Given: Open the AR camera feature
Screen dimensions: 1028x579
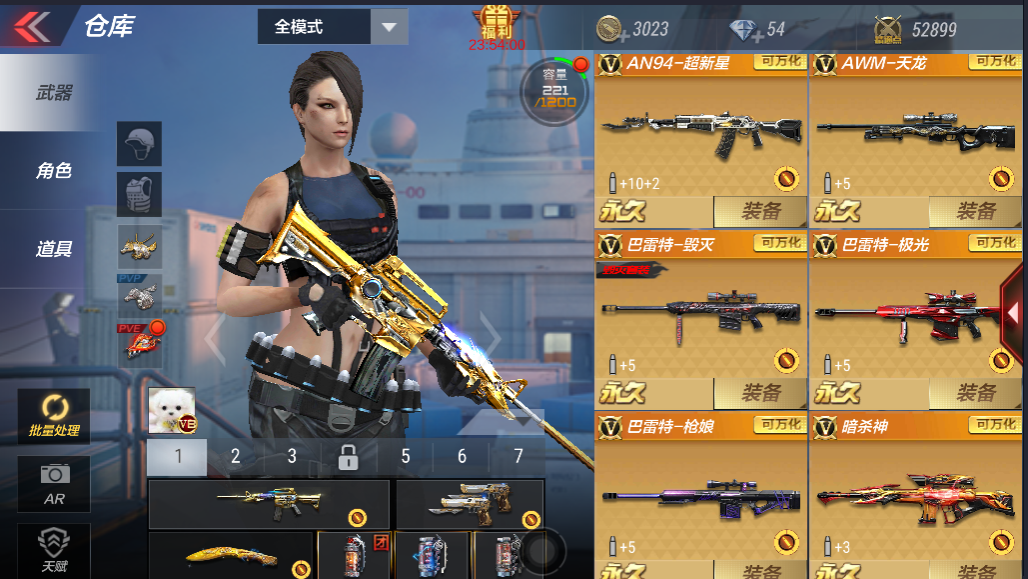Looking at the screenshot, I should pos(53,484).
